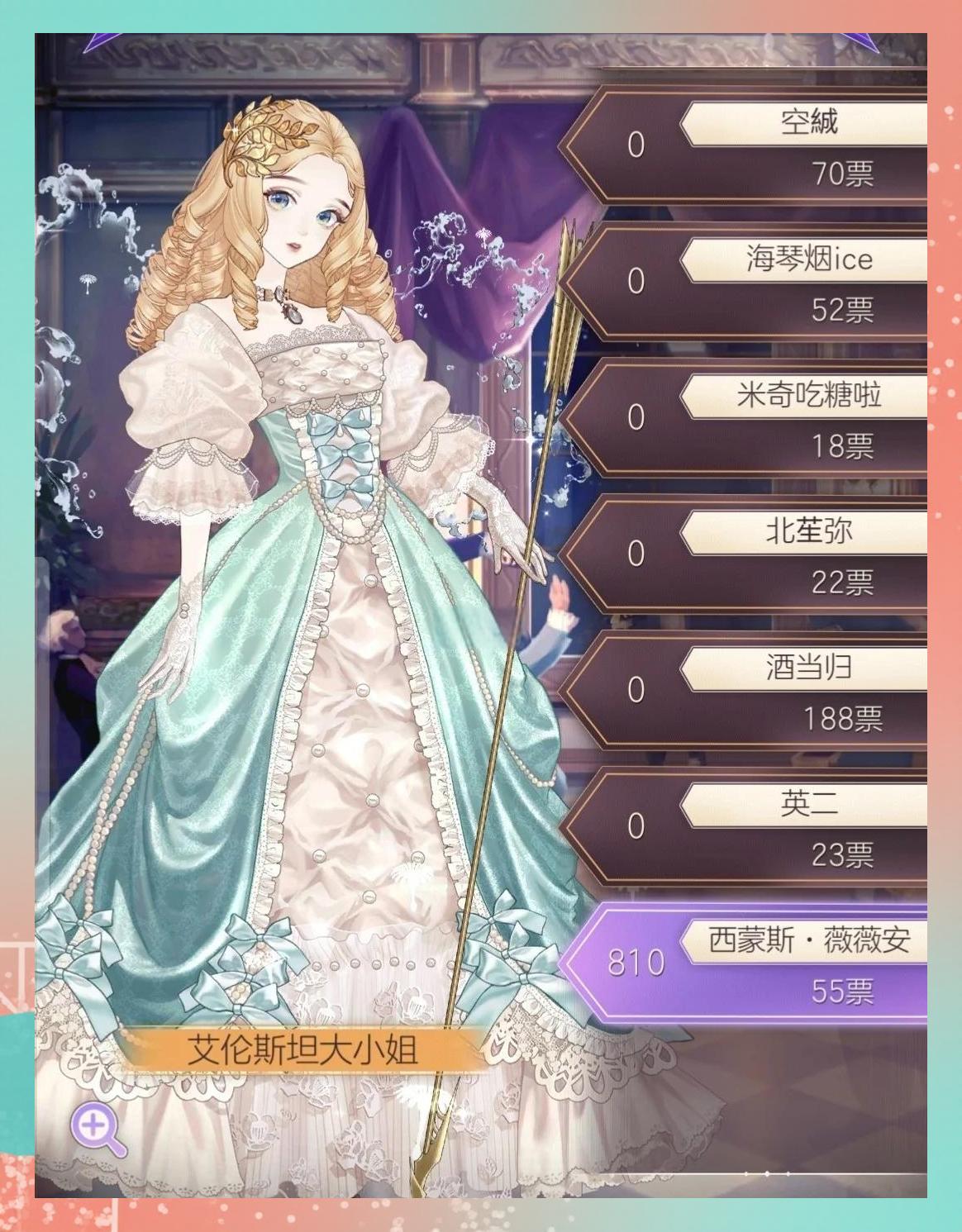
Task: Click the magnifying glass zoom icon
Action: click(97, 1128)
